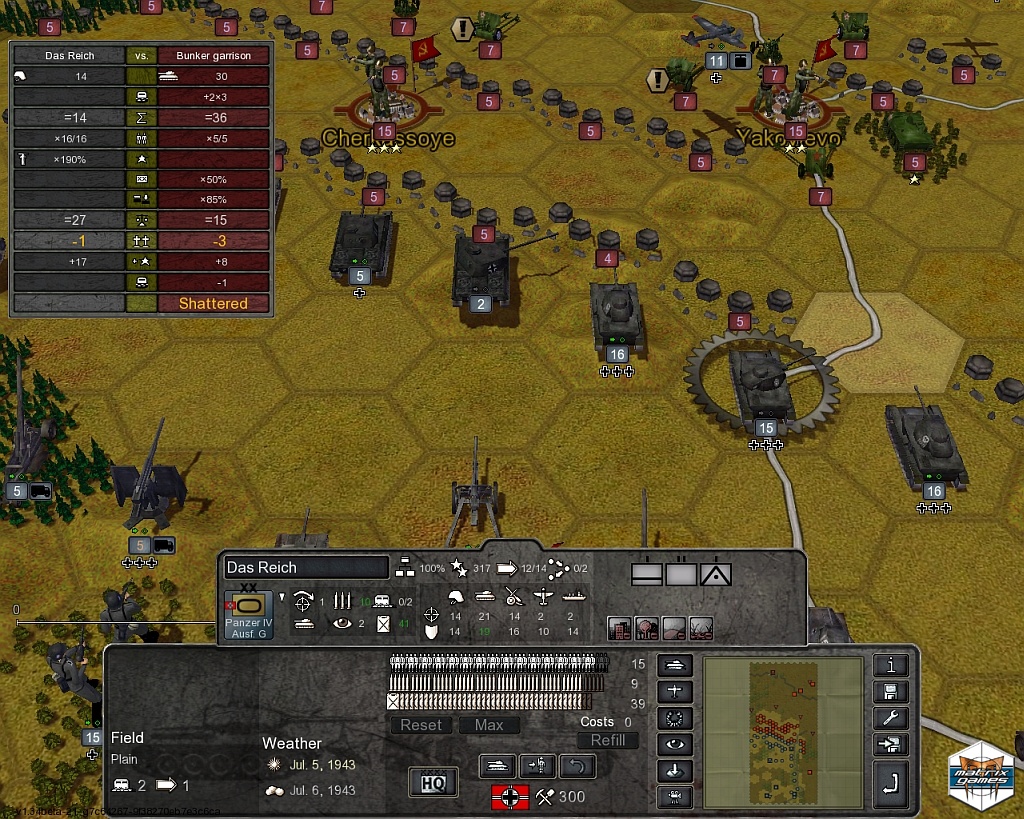Screen dimensions: 1024x819
Task: Click the film camera replay button
Action: (673, 797)
